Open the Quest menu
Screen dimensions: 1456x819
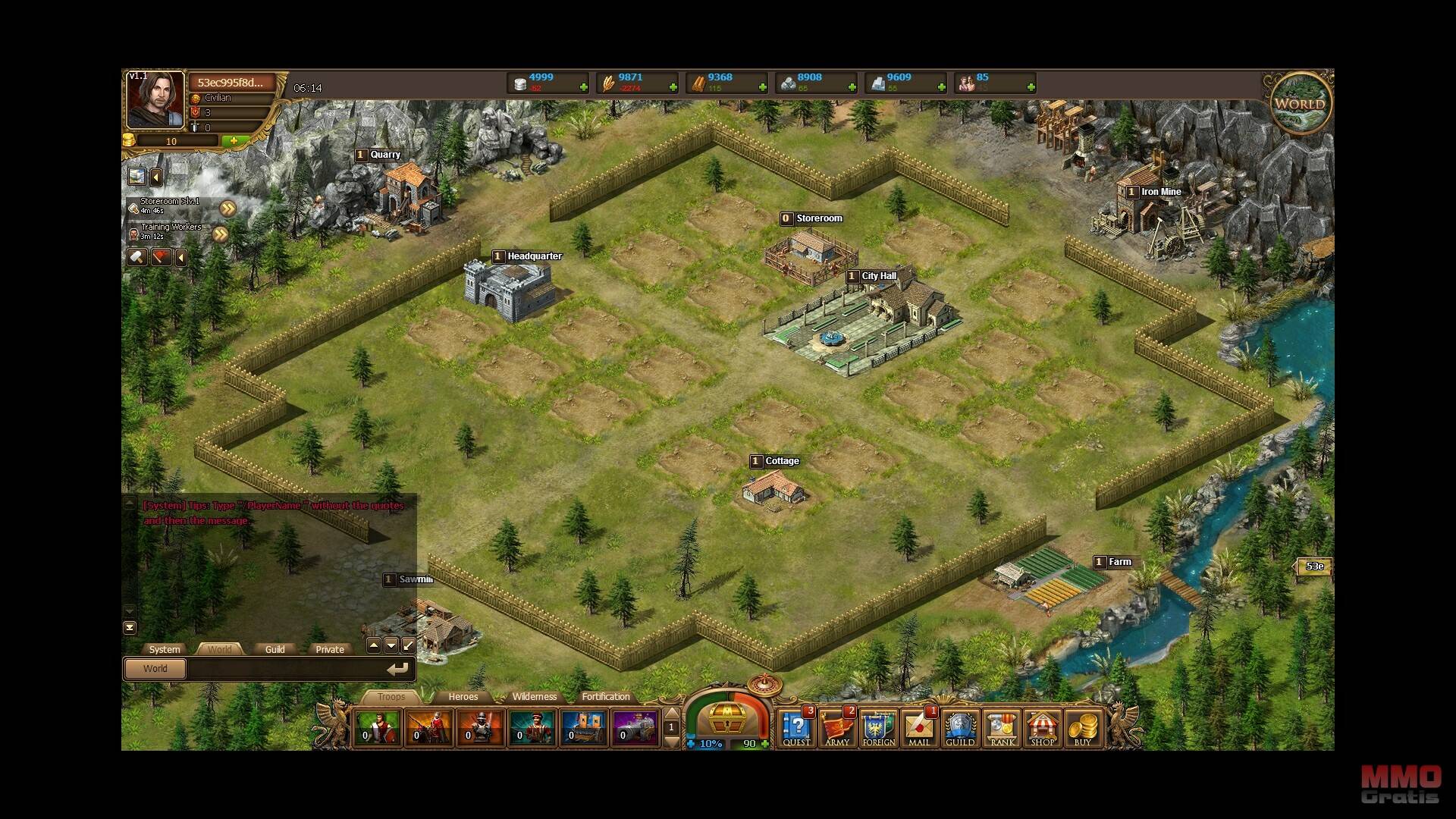click(796, 729)
